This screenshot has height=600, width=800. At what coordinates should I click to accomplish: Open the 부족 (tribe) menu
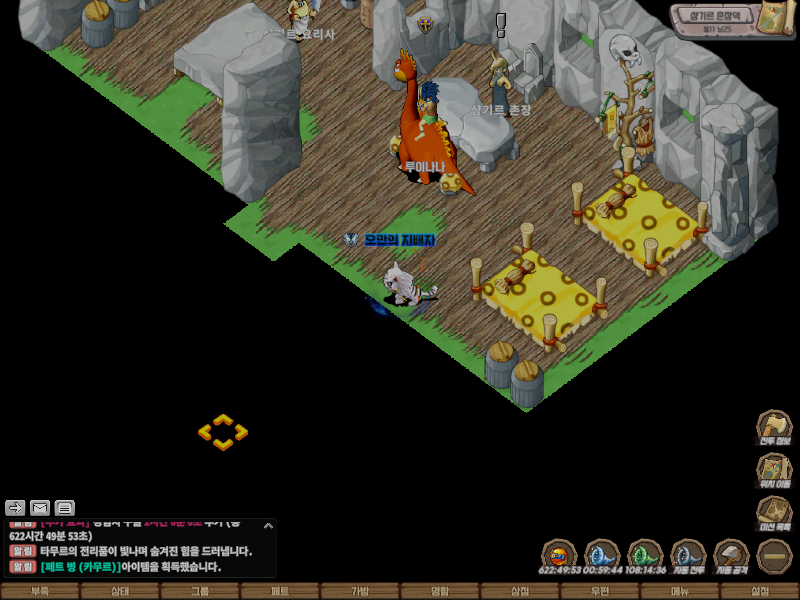(x=40, y=591)
